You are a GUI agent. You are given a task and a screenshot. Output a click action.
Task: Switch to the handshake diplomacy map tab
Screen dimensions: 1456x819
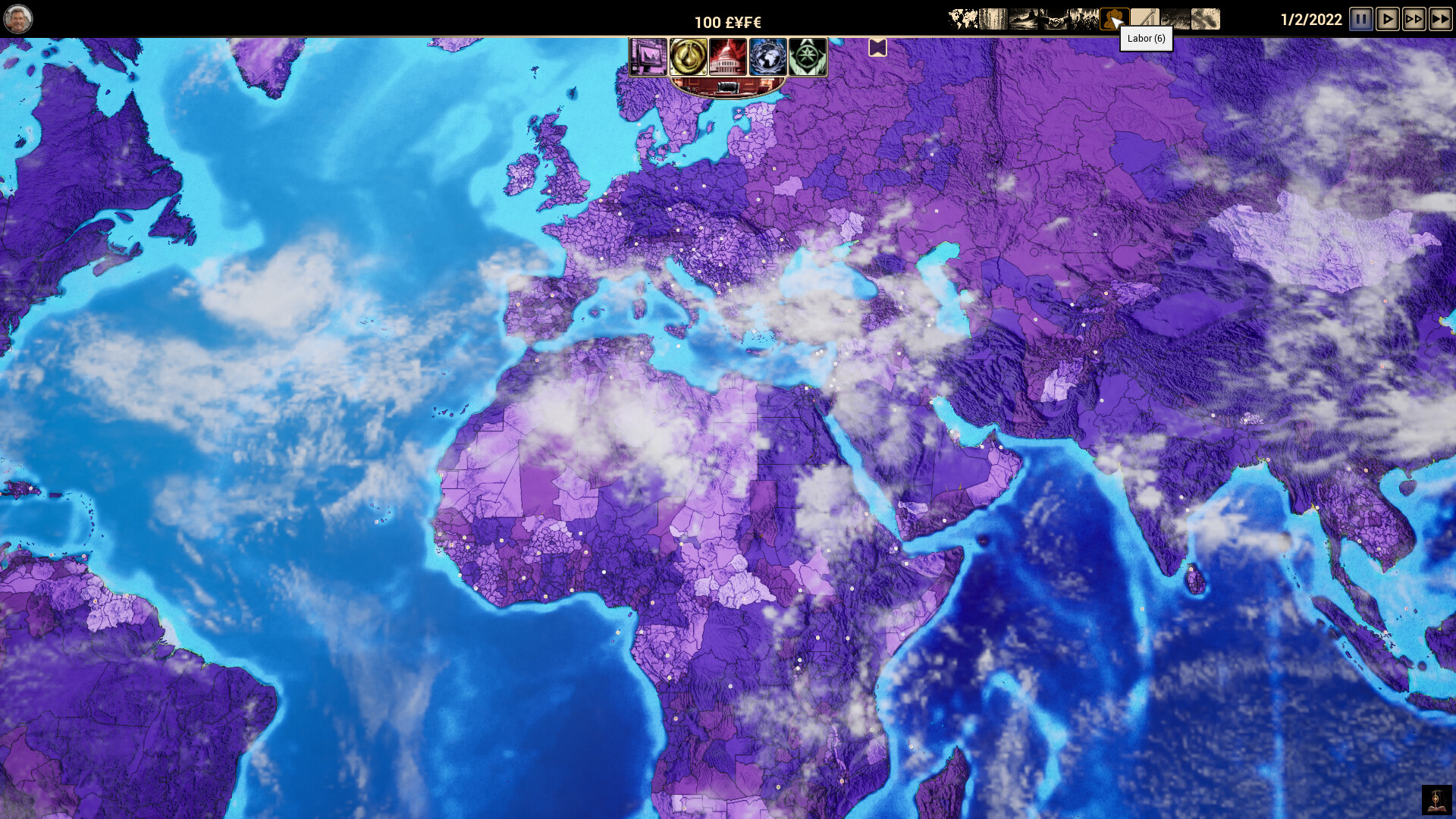tap(1054, 19)
